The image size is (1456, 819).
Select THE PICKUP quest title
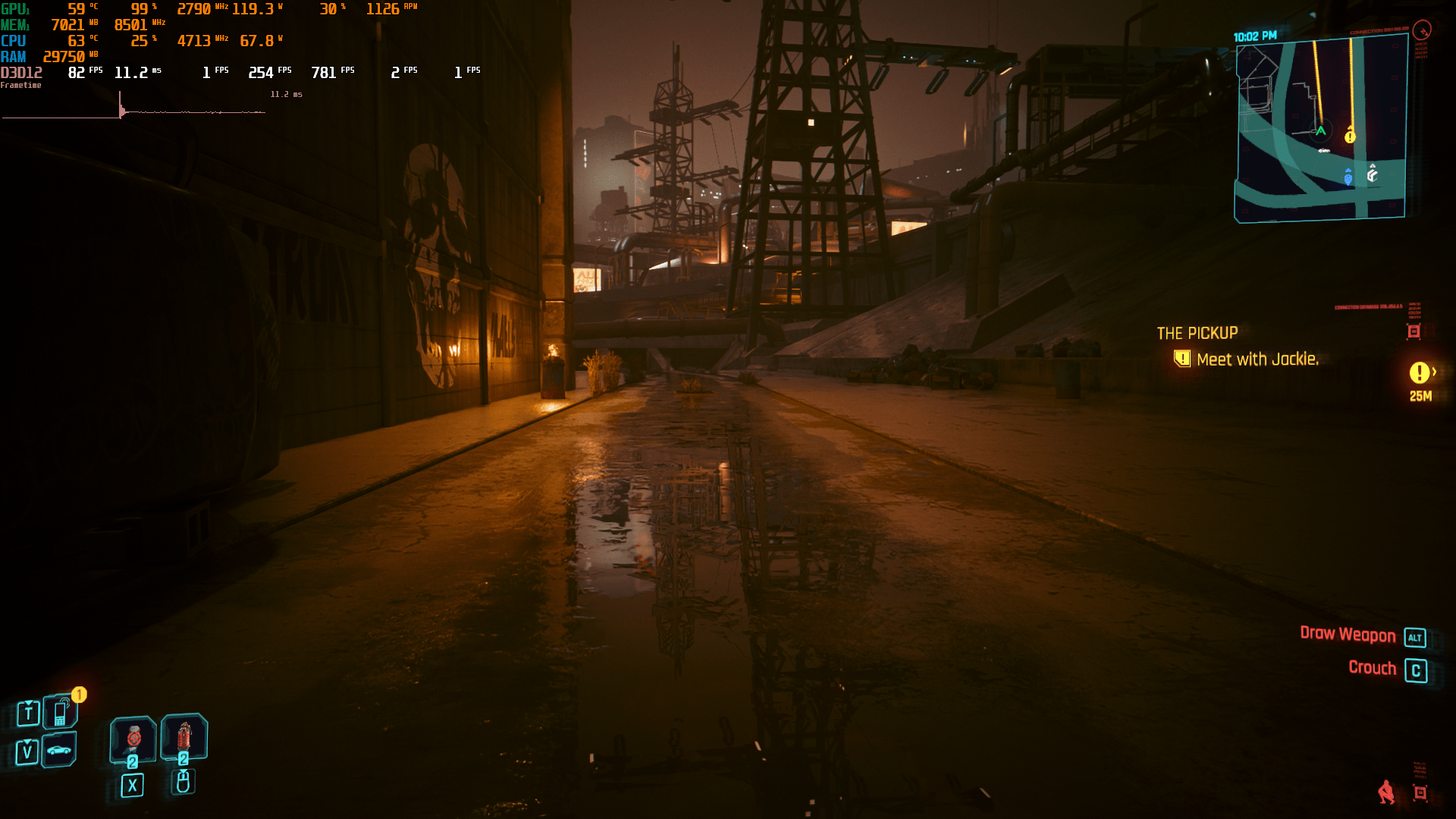coord(1197,333)
